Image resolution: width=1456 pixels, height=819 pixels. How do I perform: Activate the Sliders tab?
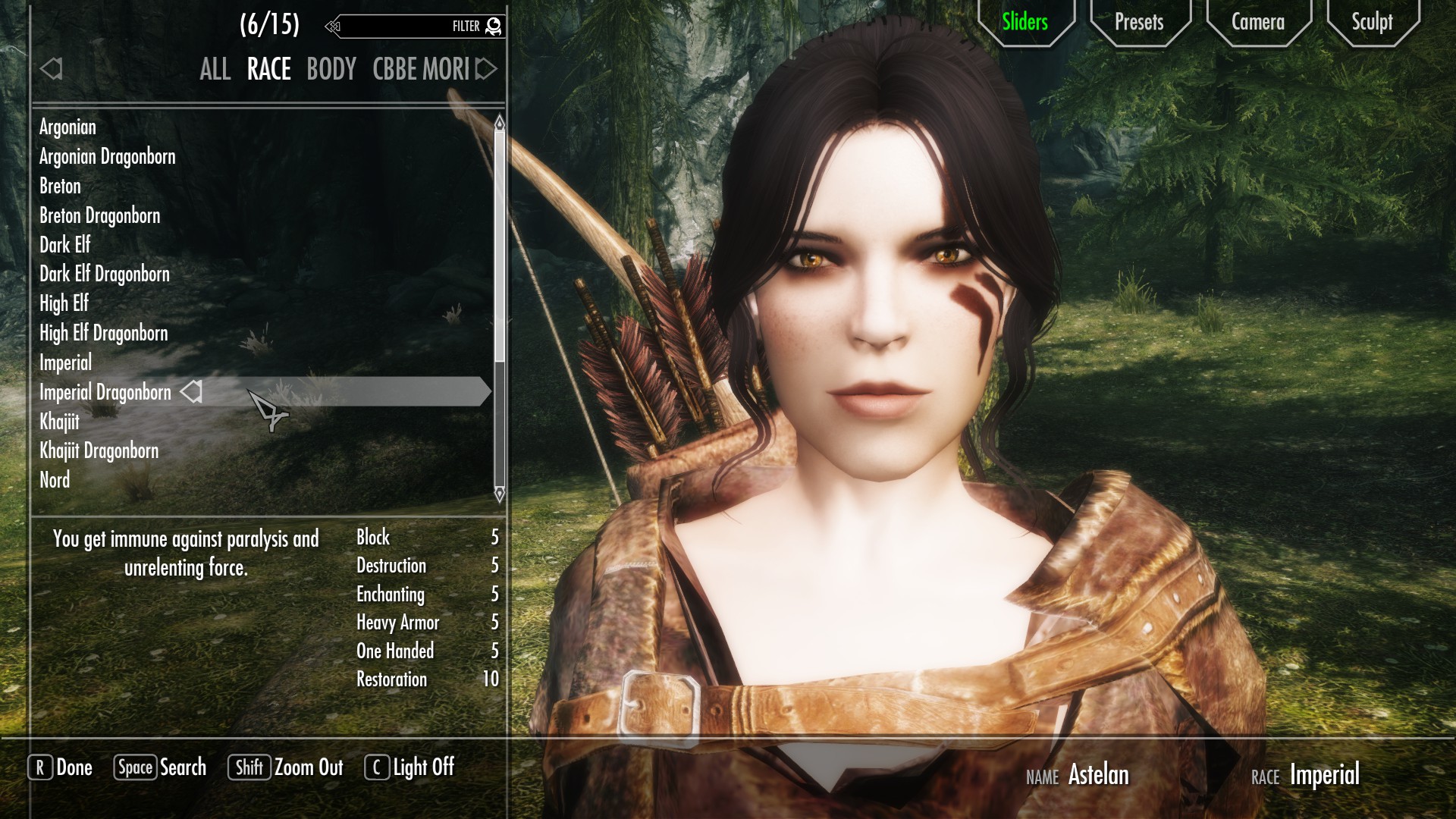coord(1025,22)
